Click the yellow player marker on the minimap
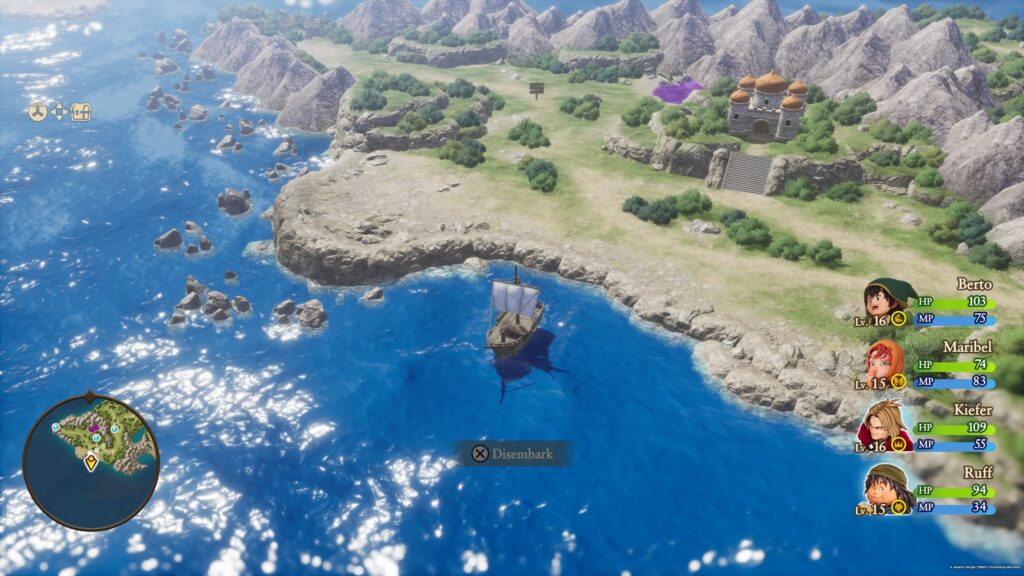The height and width of the screenshot is (576, 1024). pos(91,462)
